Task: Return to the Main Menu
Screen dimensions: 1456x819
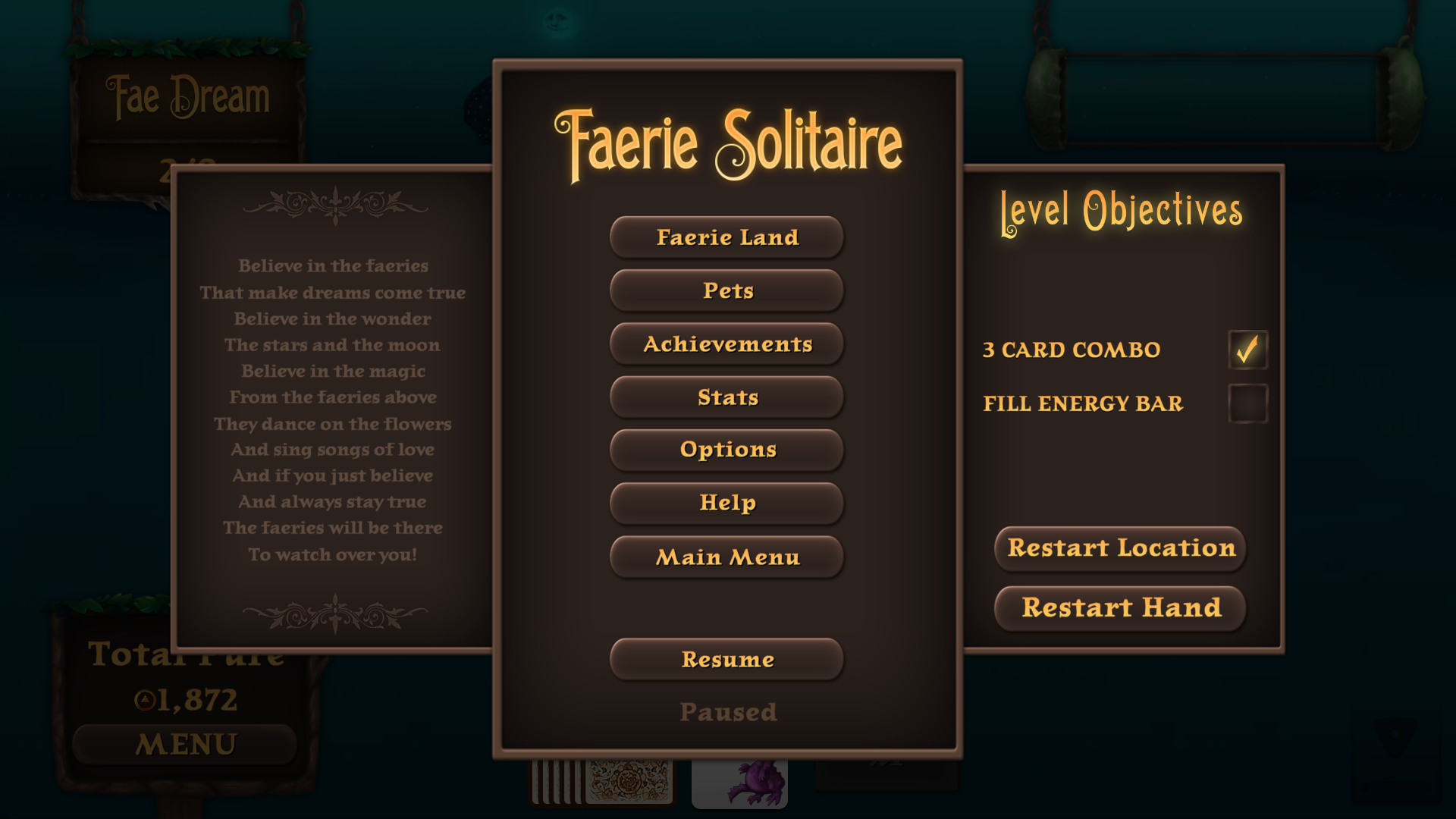Action: (727, 557)
